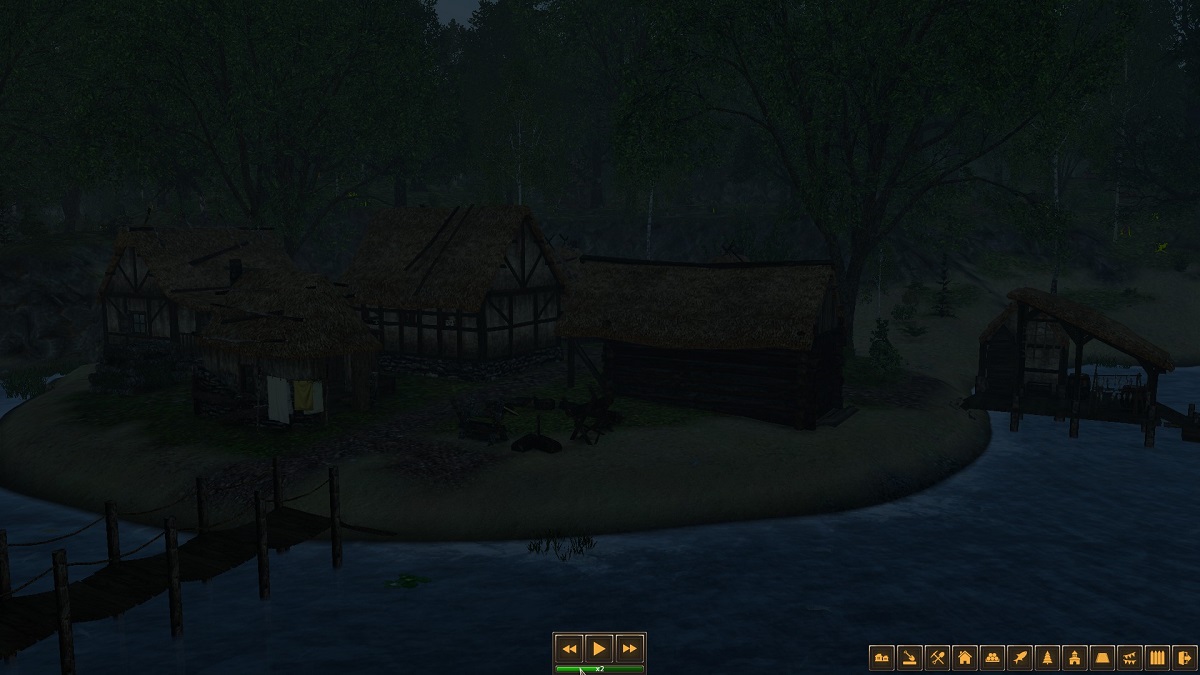Screen dimensions: 1200x675
Task: Open the pine tree category
Action: [x=1047, y=657]
